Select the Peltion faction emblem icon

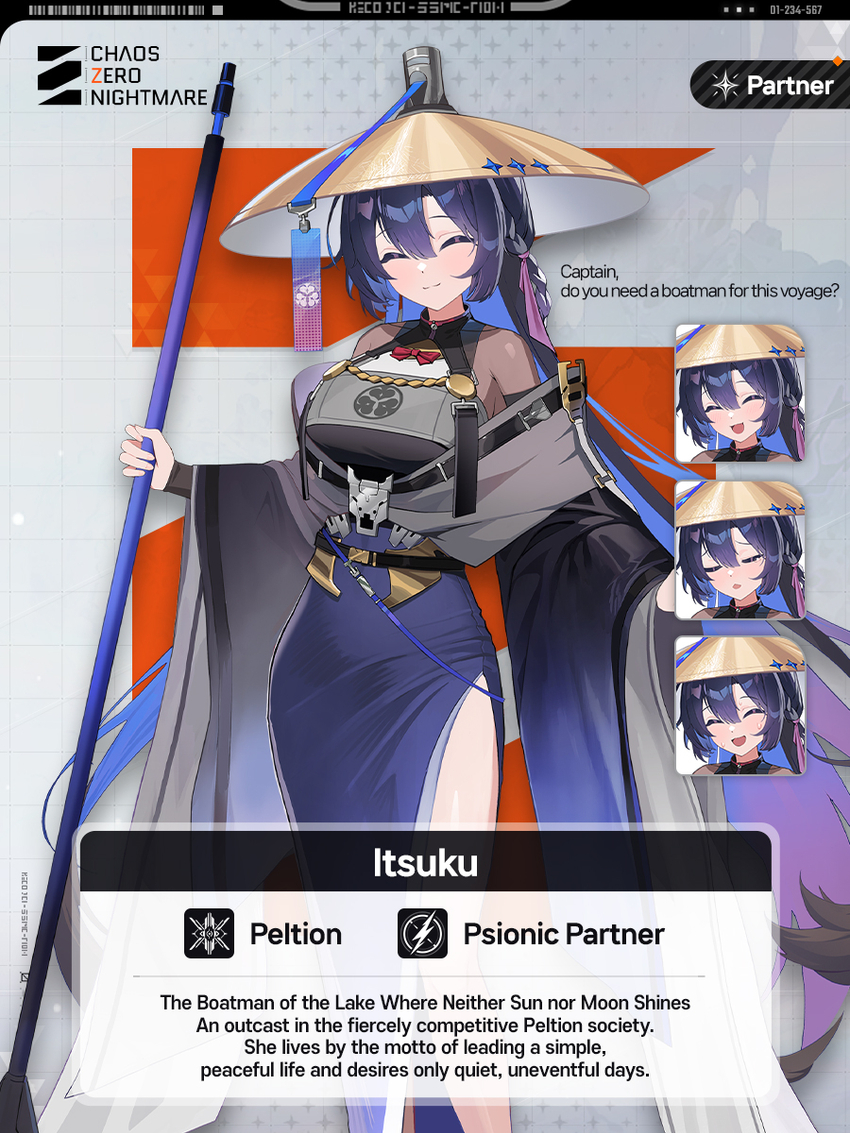209,933
